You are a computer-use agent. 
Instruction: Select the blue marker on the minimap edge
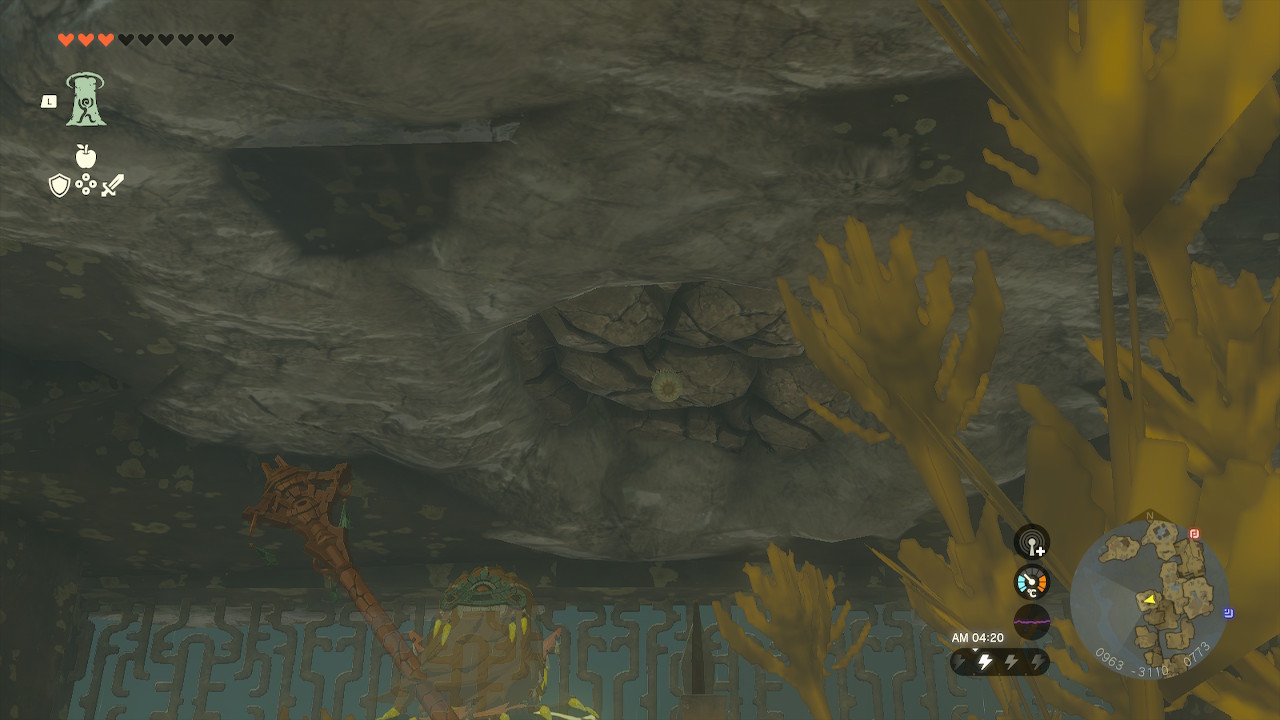(x=1228, y=613)
